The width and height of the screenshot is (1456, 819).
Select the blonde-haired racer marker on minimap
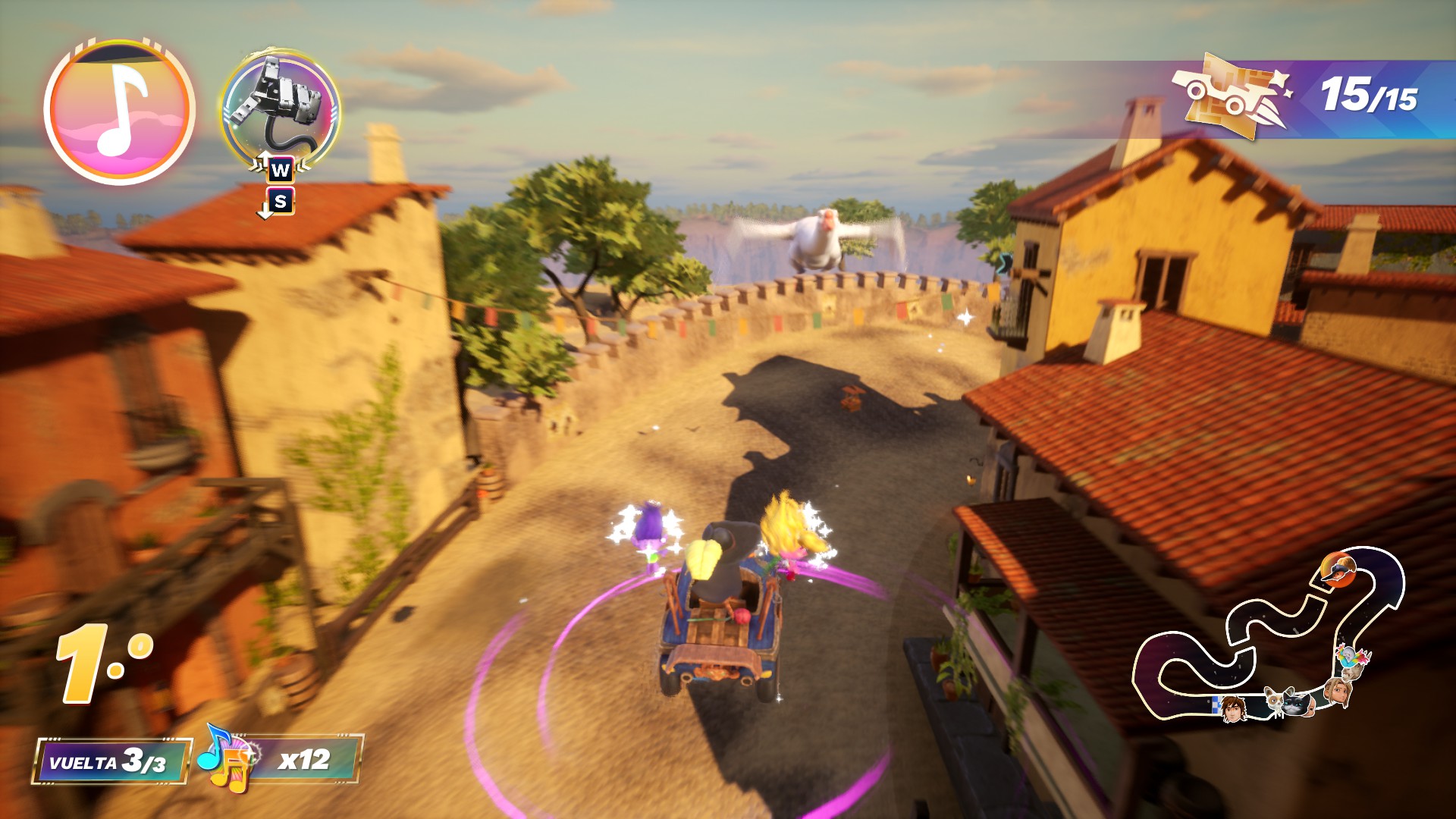pyautogui.click(x=1336, y=692)
